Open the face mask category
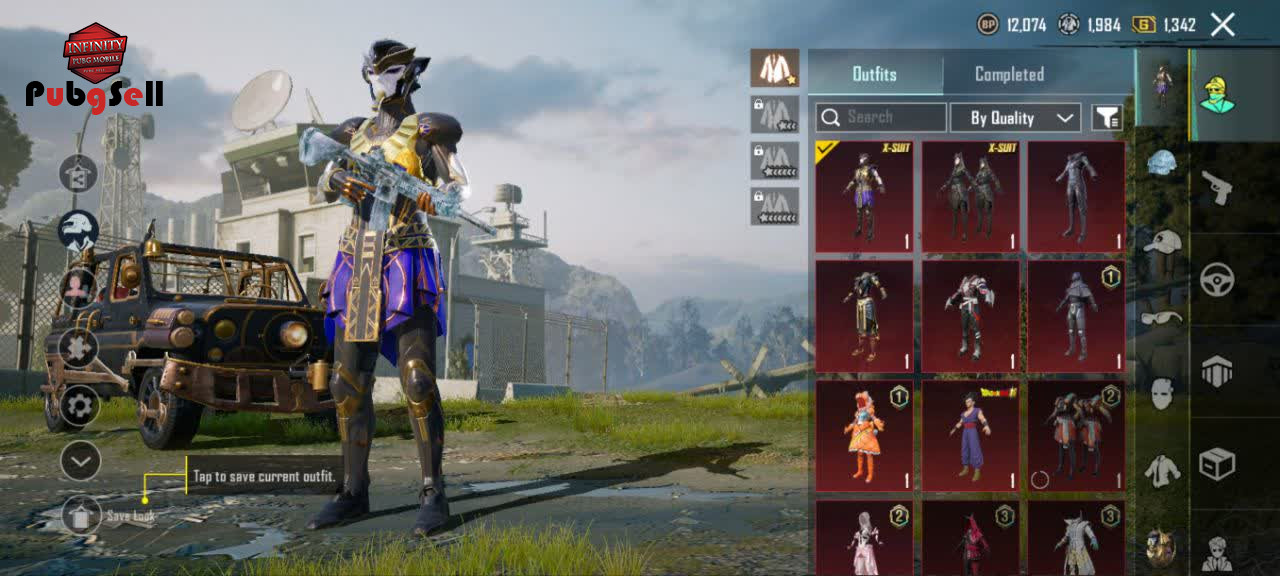The width and height of the screenshot is (1280, 576). (1161, 393)
